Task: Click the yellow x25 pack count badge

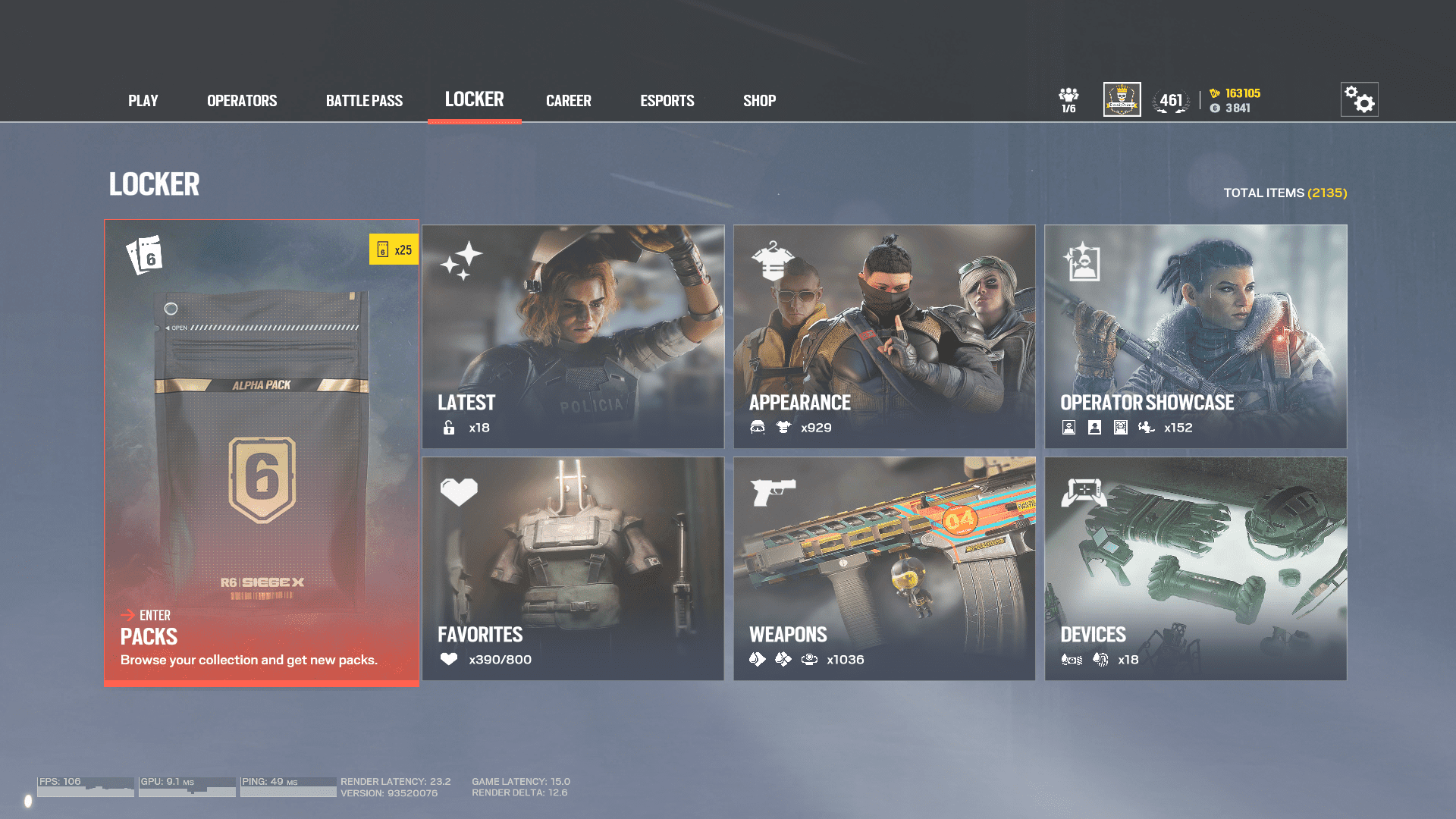Action: click(395, 249)
